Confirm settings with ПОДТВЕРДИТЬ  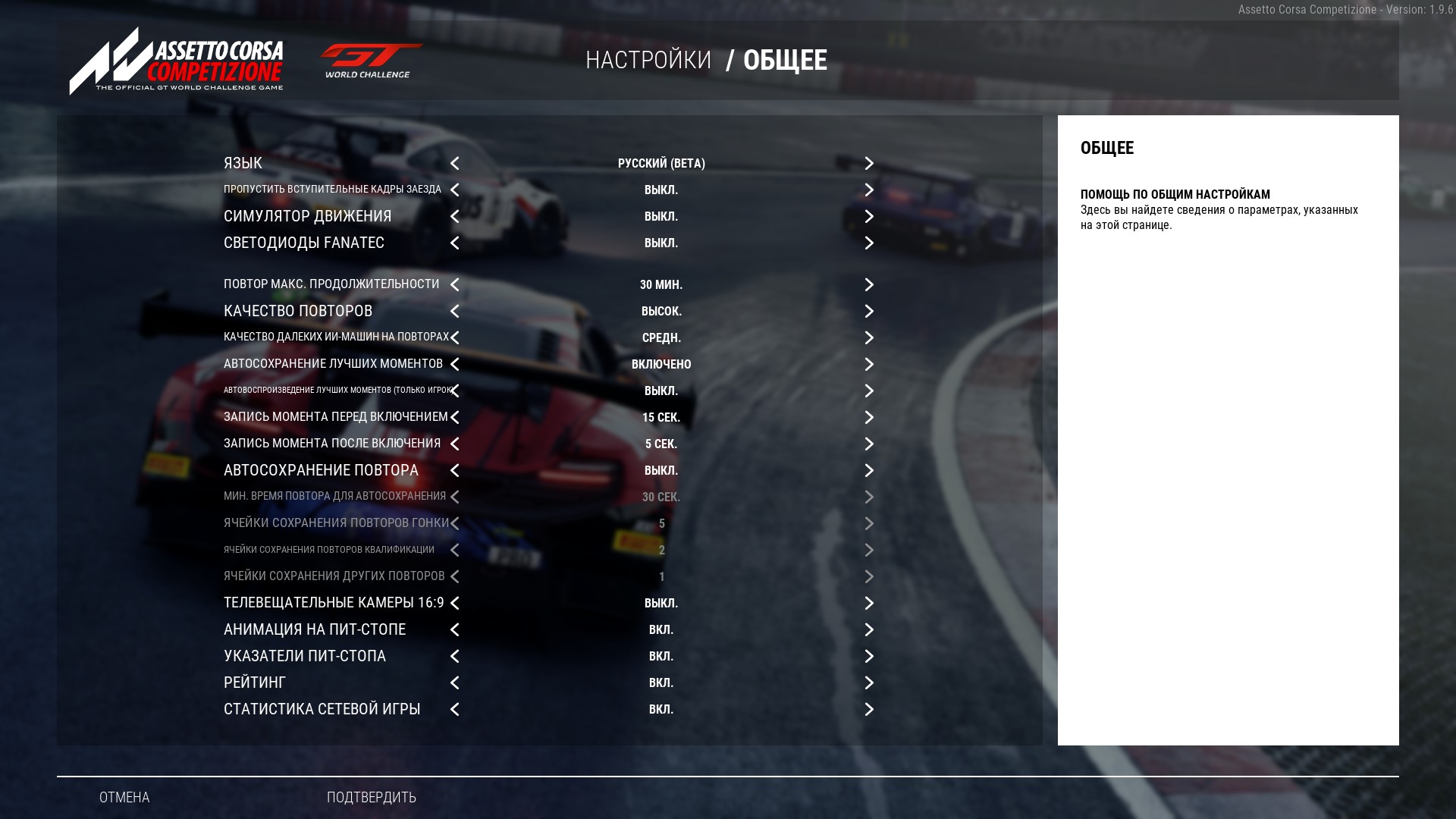tap(372, 797)
